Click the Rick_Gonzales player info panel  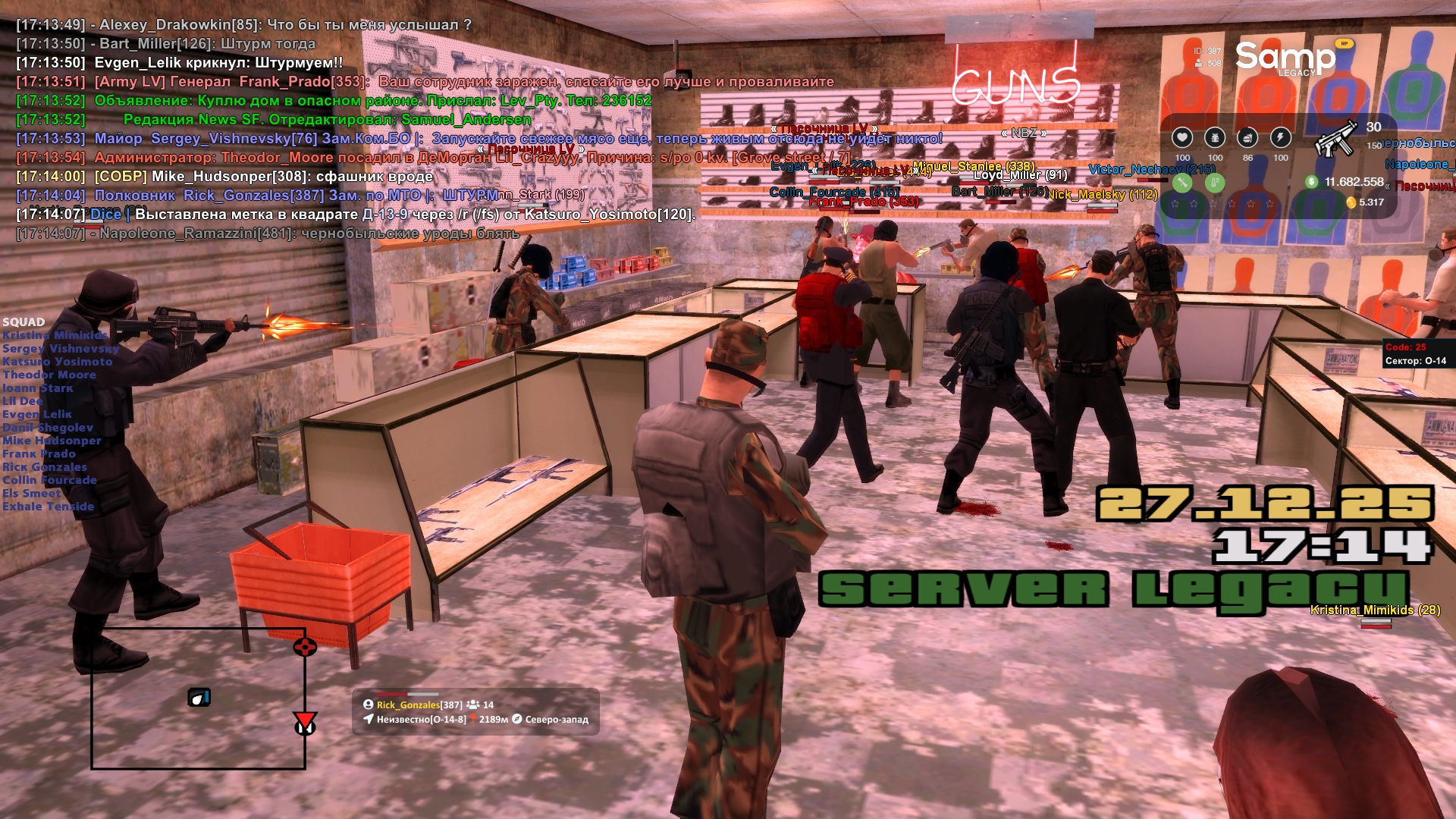coord(475,711)
